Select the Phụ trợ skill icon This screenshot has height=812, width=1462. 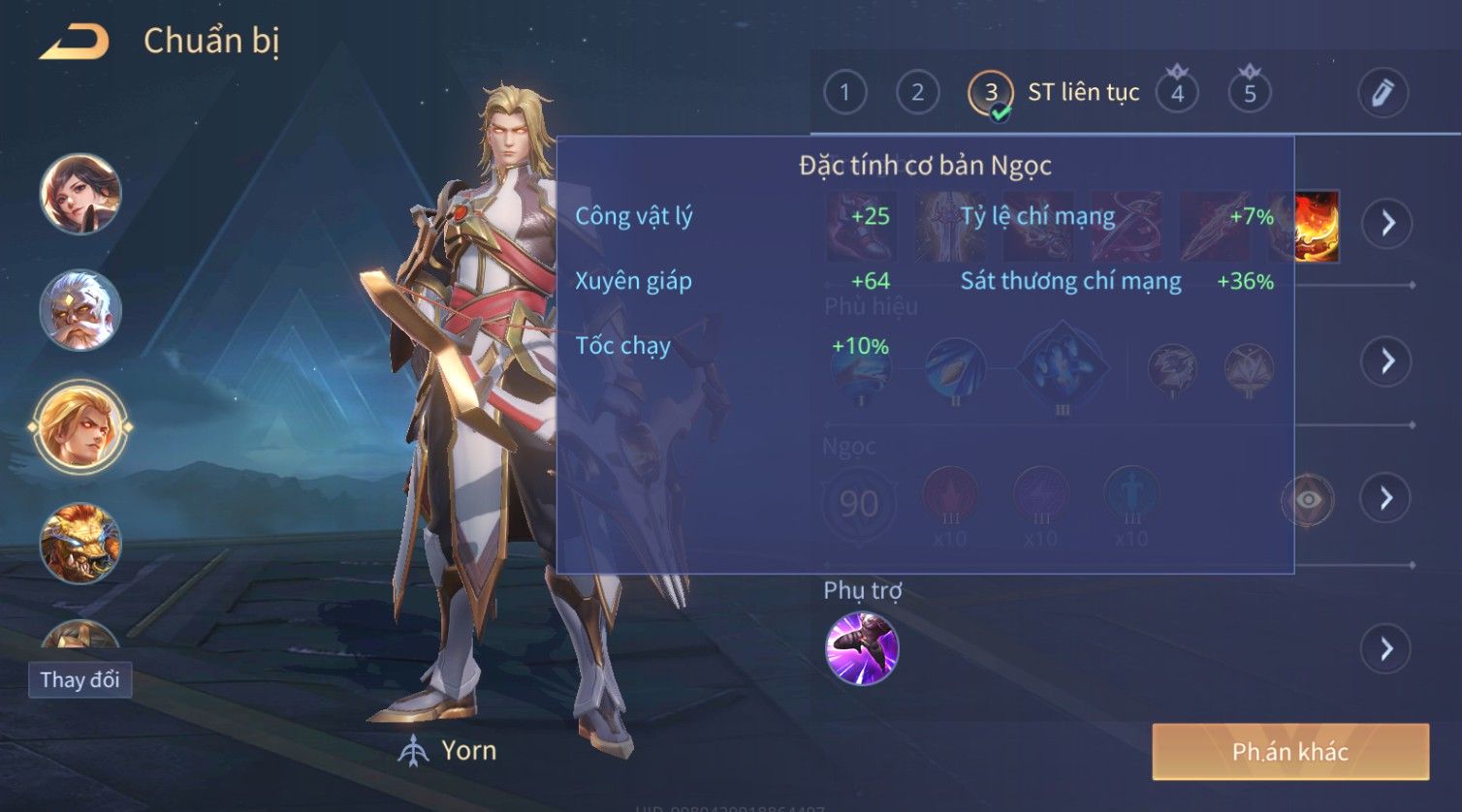862,648
